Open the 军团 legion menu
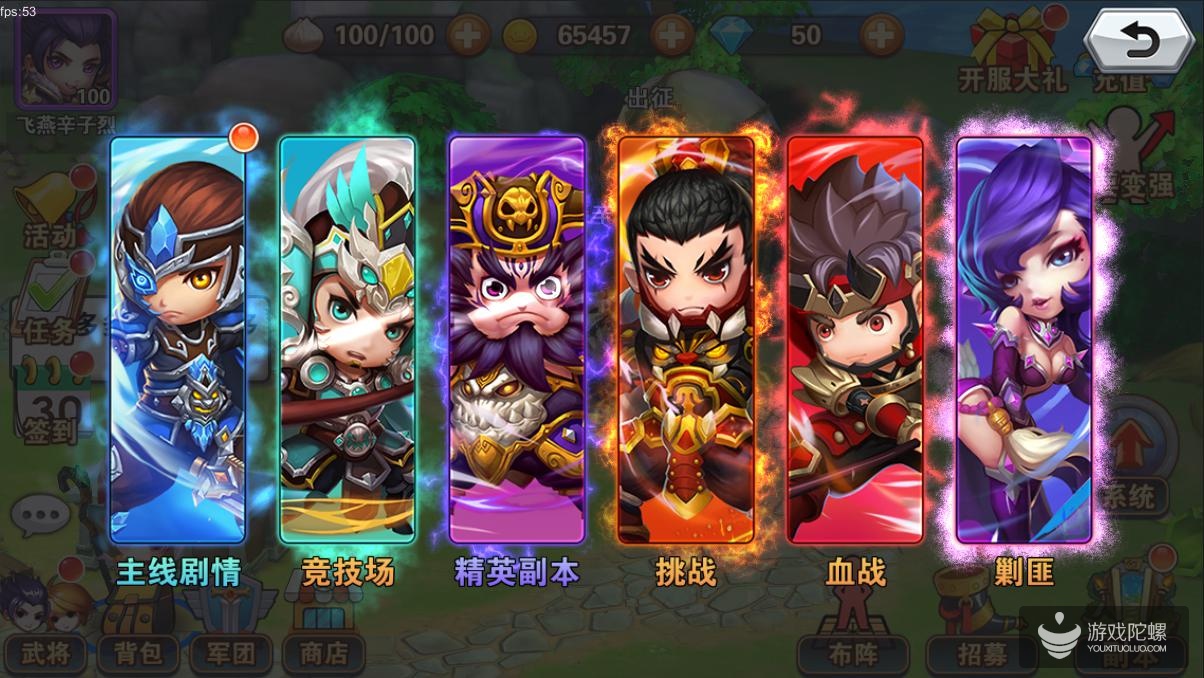The width and height of the screenshot is (1204, 678). (x=231, y=653)
